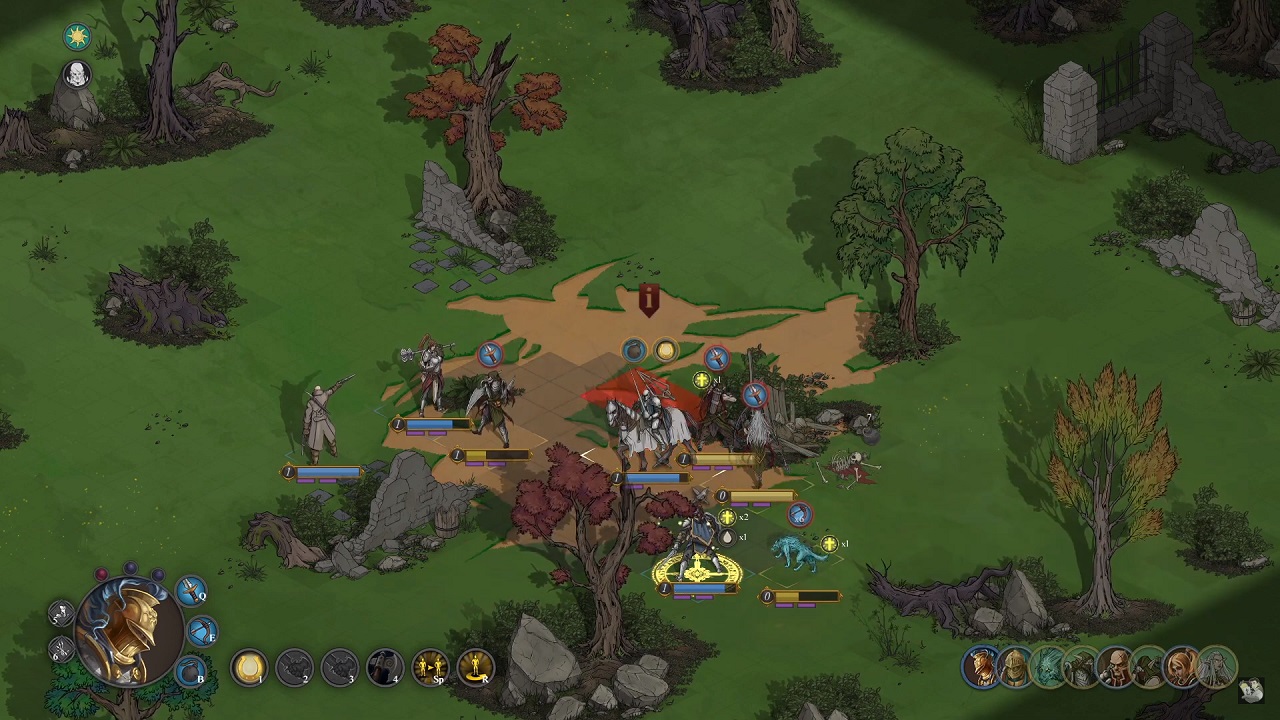The height and width of the screenshot is (720, 1280).
Task: Select the bald scarred man turn portrait
Action: tap(1115, 667)
